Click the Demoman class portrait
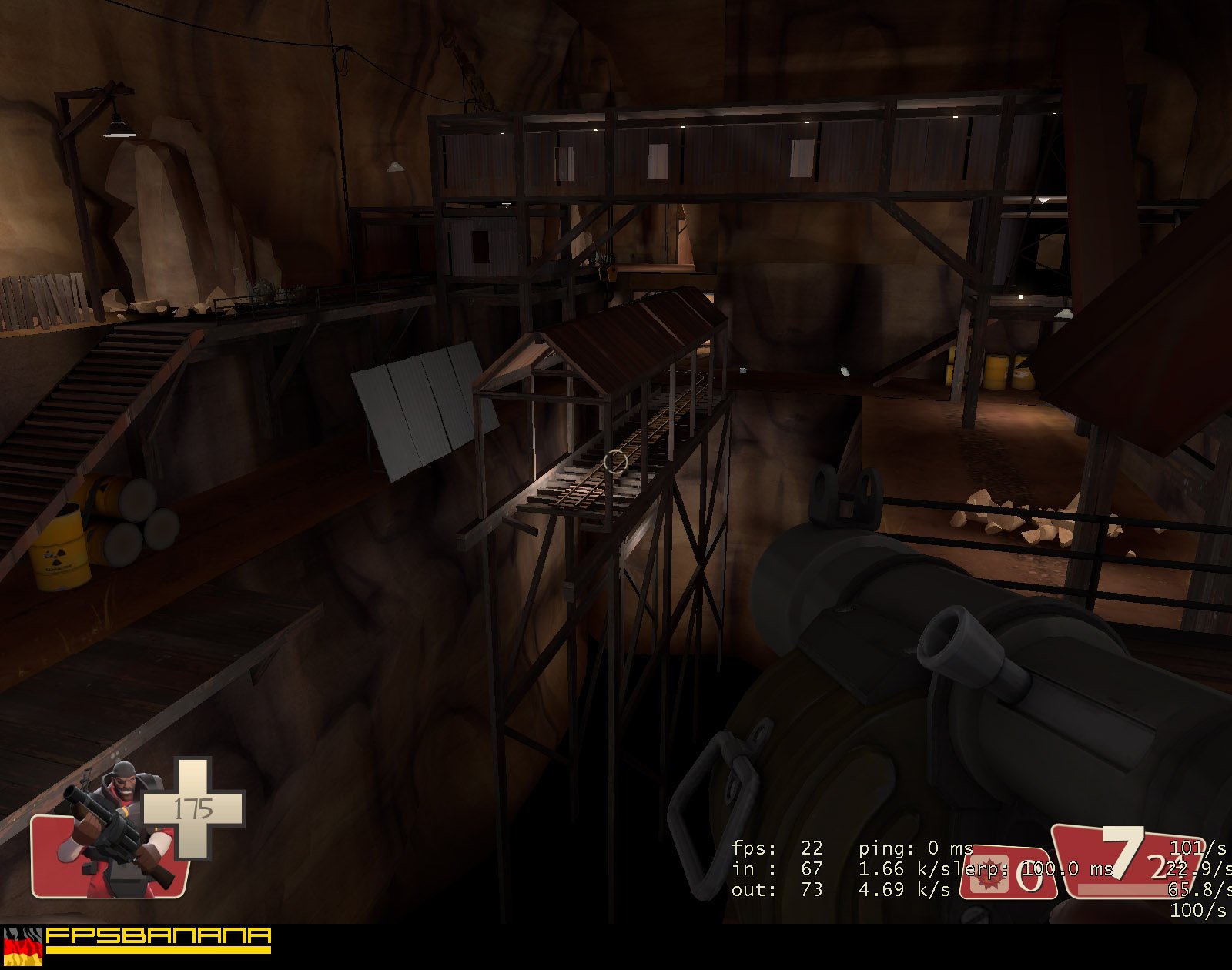 [115, 835]
